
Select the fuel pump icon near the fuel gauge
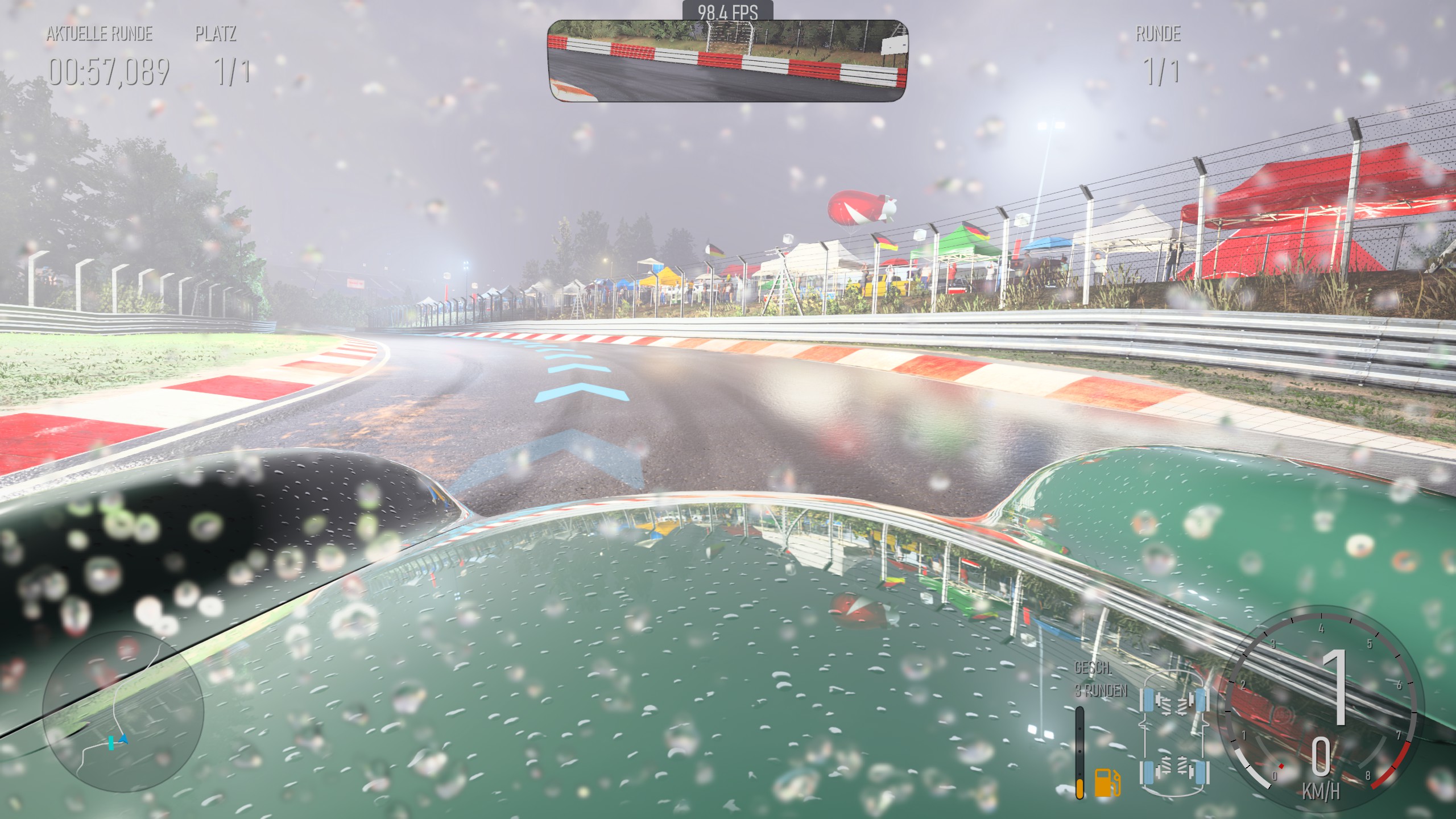click(1107, 783)
